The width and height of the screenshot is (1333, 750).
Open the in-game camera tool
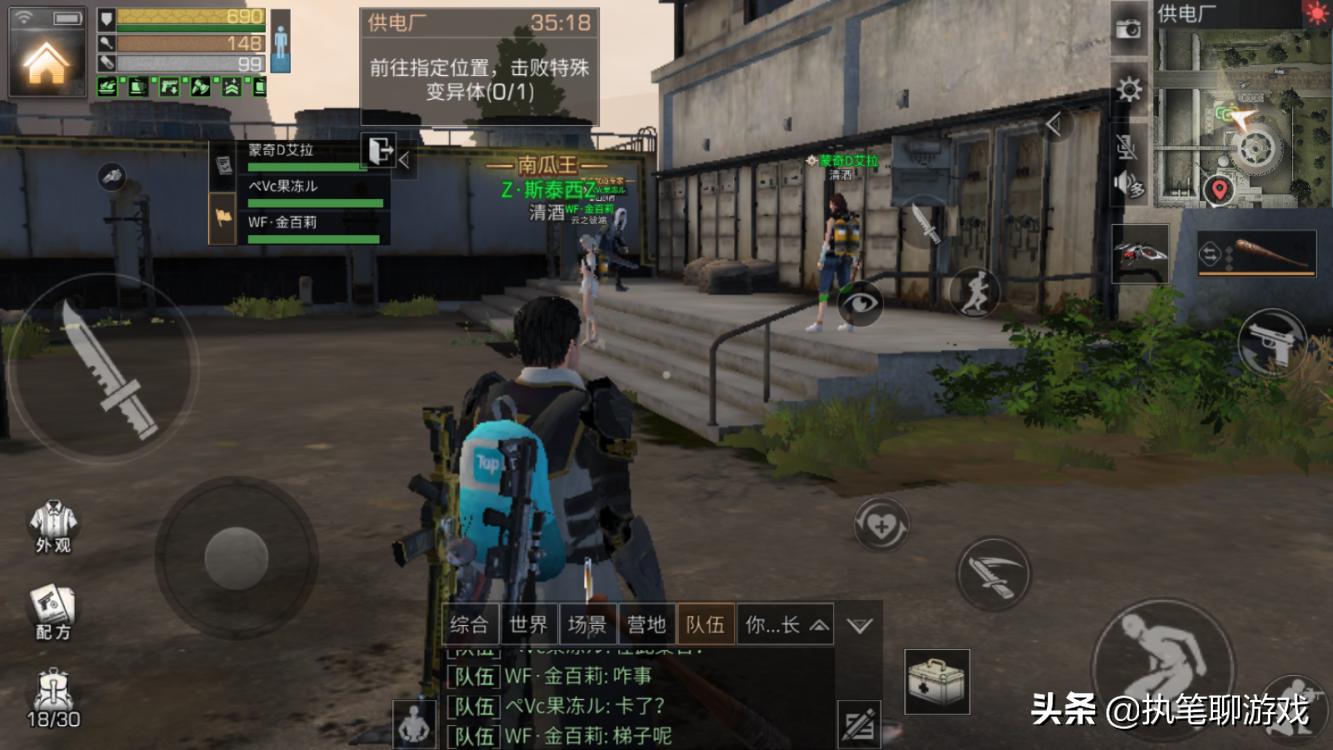tap(1129, 30)
